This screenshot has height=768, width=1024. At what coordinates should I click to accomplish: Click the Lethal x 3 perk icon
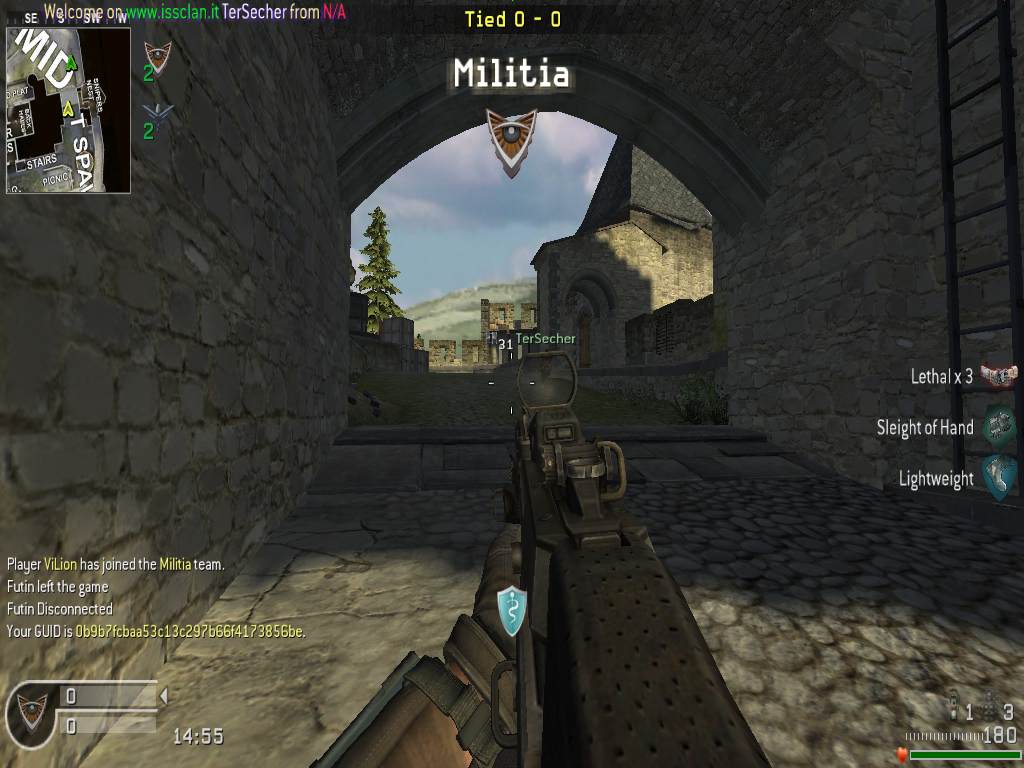(x=998, y=376)
